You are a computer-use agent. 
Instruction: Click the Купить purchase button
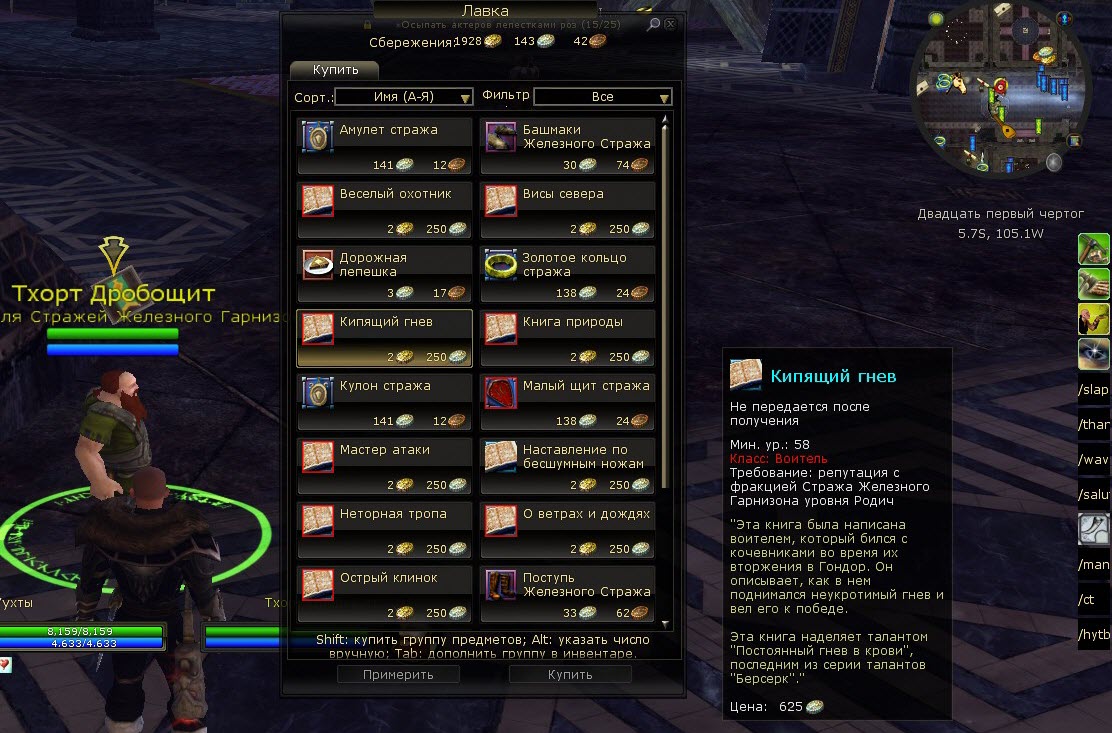[x=570, y=674]
